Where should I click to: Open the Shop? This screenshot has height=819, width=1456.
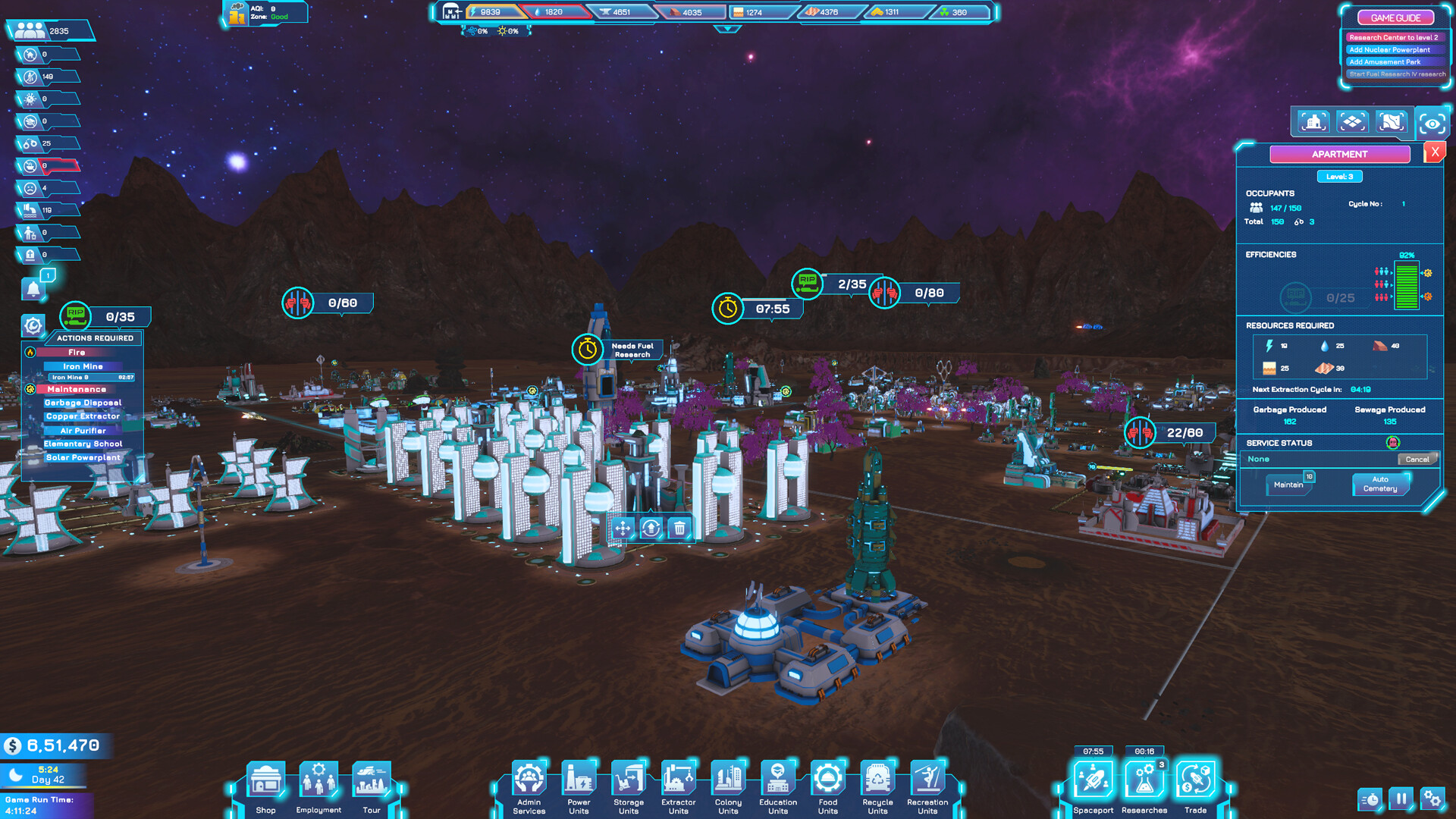point(265,781)
